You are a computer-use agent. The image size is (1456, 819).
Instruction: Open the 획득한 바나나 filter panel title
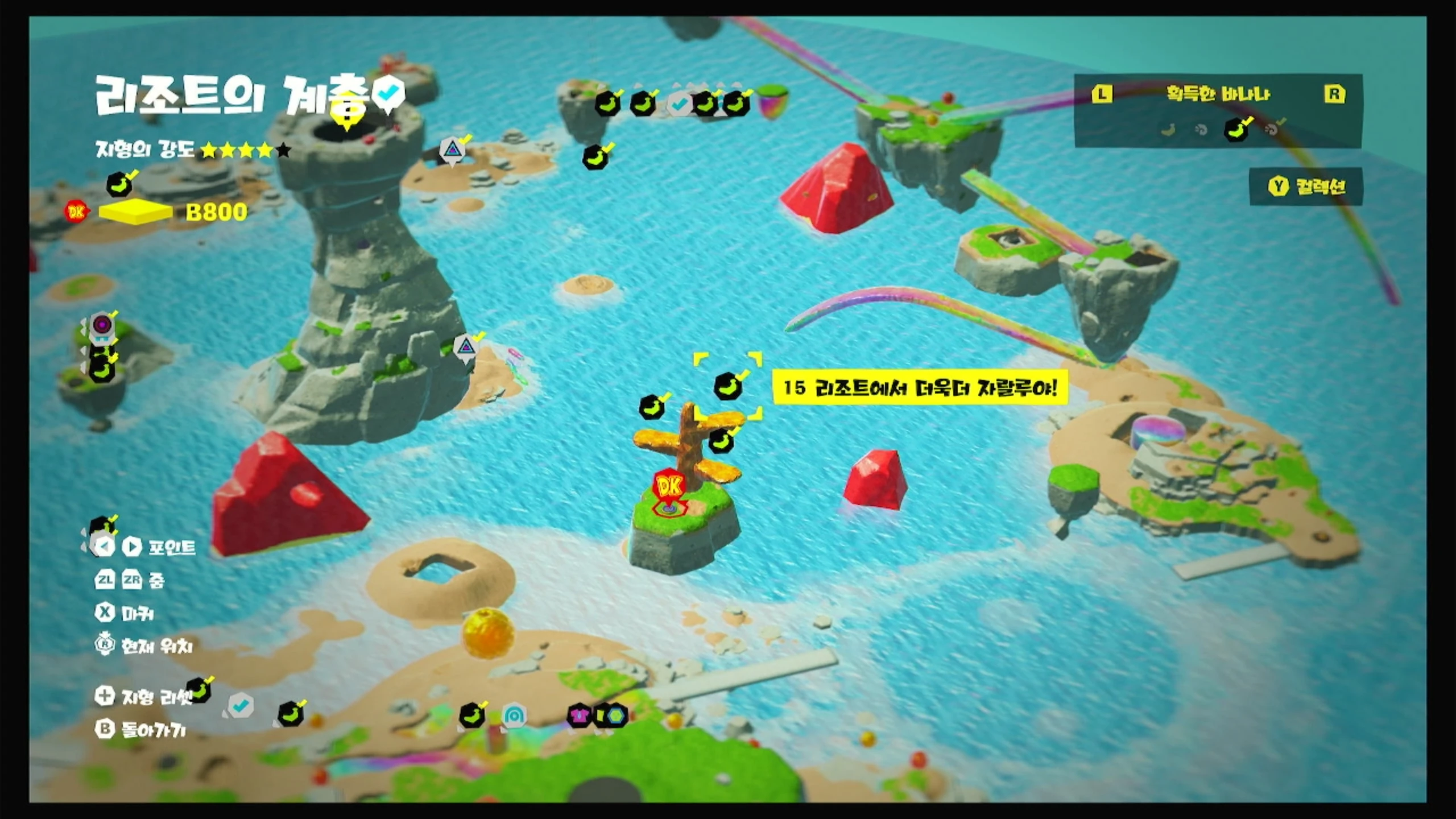[x=1218, y=94]
